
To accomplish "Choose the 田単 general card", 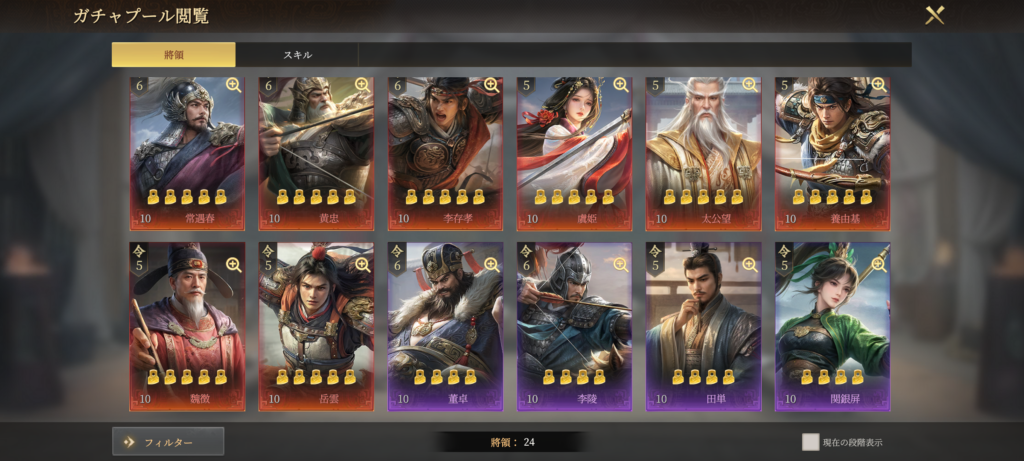I will tap(703, 327).
